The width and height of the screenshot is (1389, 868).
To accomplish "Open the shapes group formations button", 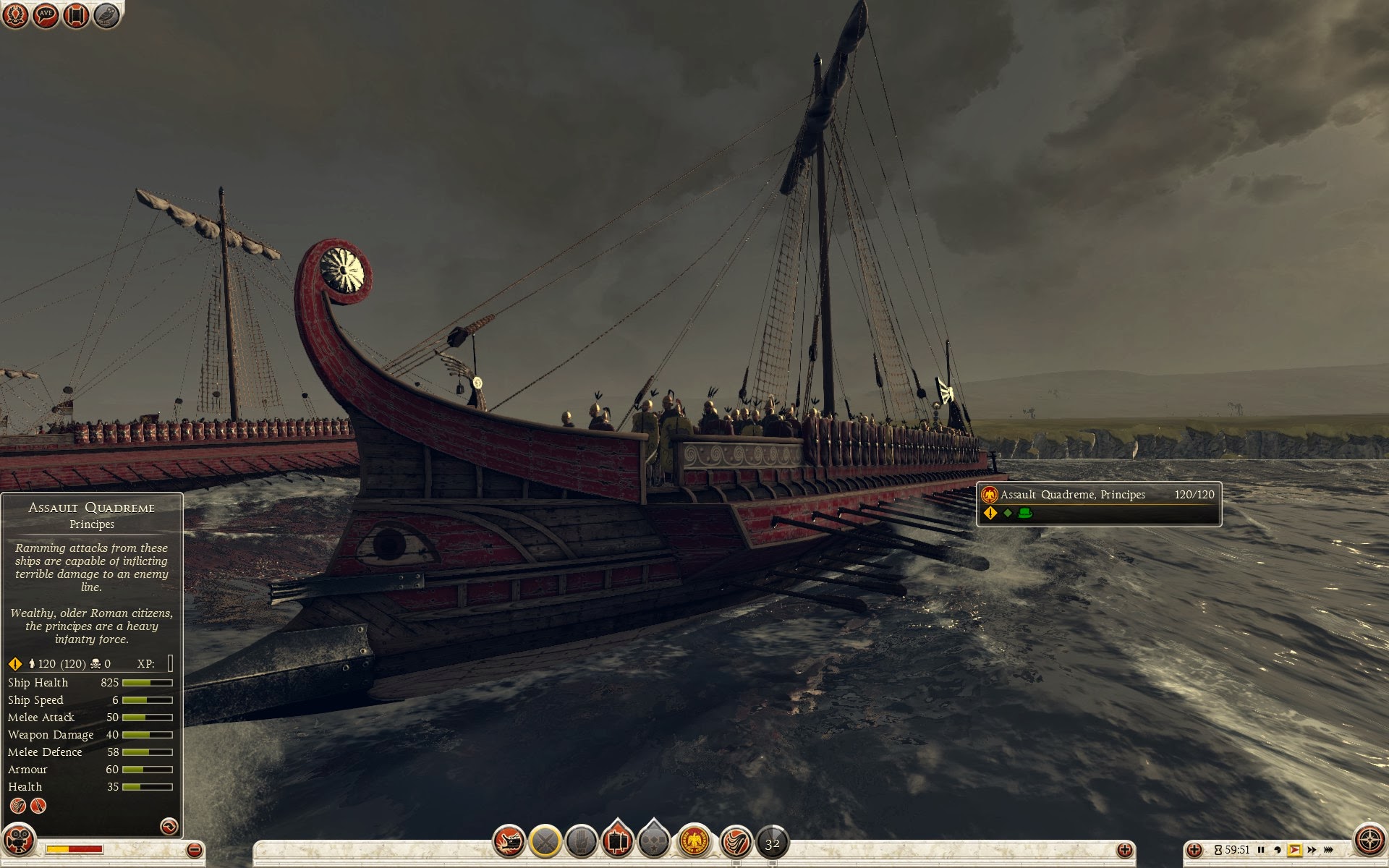I will pyautogui.click(x=653, y=841).
